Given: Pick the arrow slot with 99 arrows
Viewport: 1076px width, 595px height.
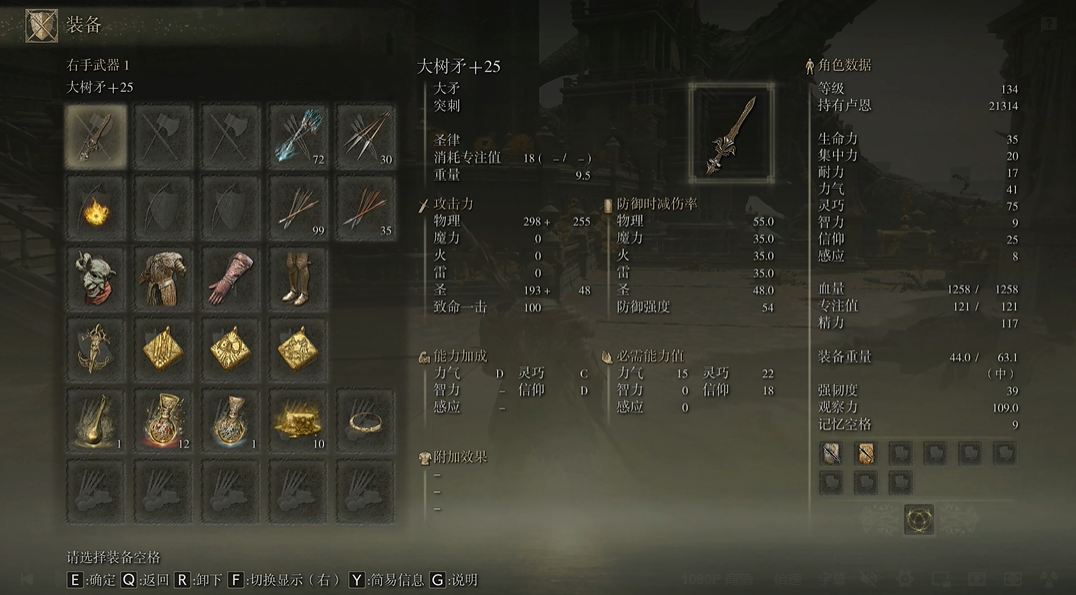Looking at the screenshot, I should 298,207.
